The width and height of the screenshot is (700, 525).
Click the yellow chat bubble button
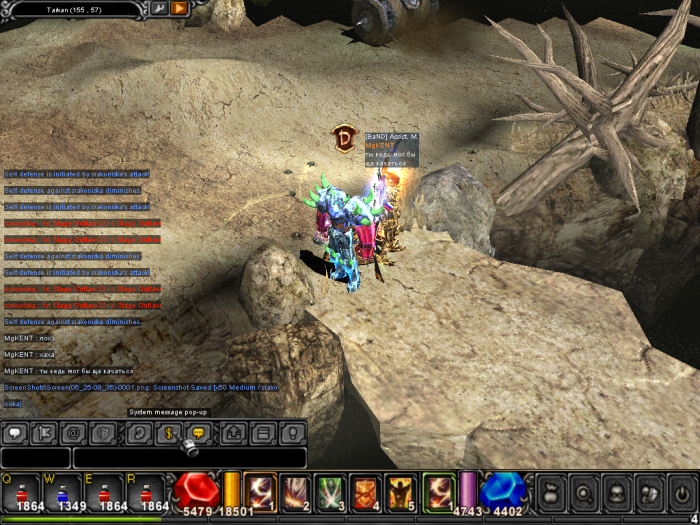pyautogui.click(x=198, y=434)
